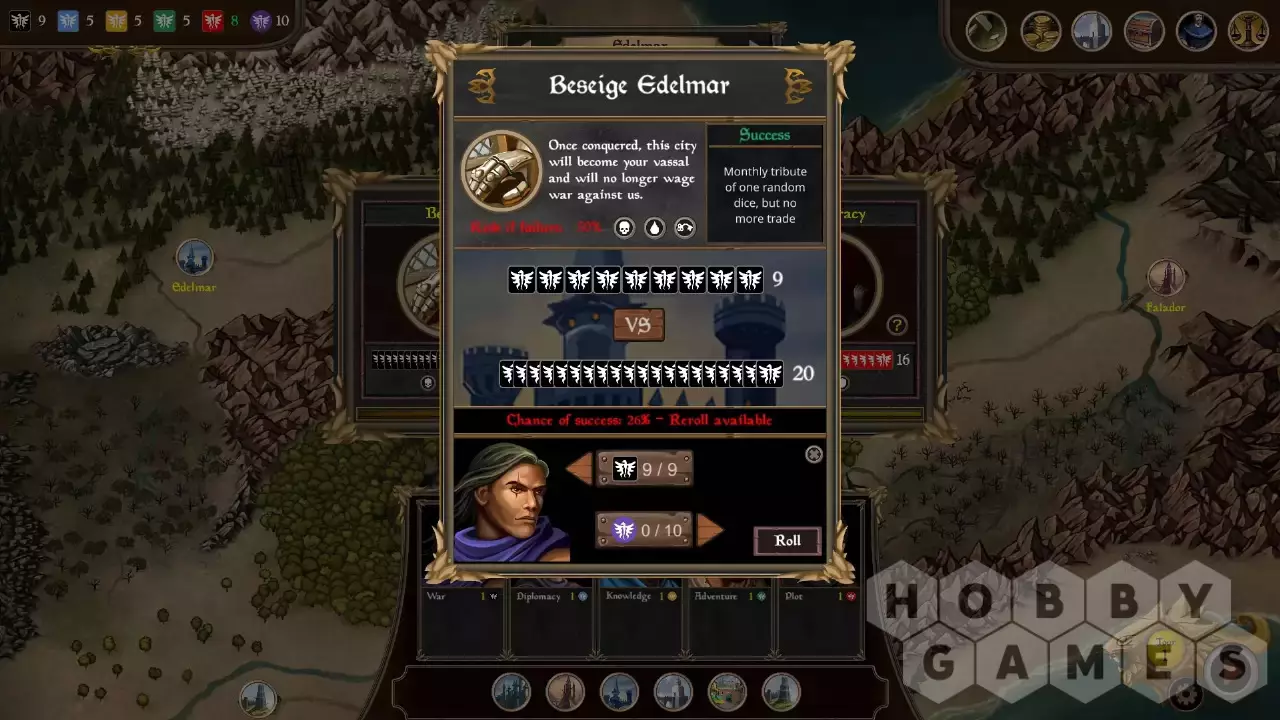Click the Roll button
Viewport: 1280px width, 720px height.
tap(787, 541)
